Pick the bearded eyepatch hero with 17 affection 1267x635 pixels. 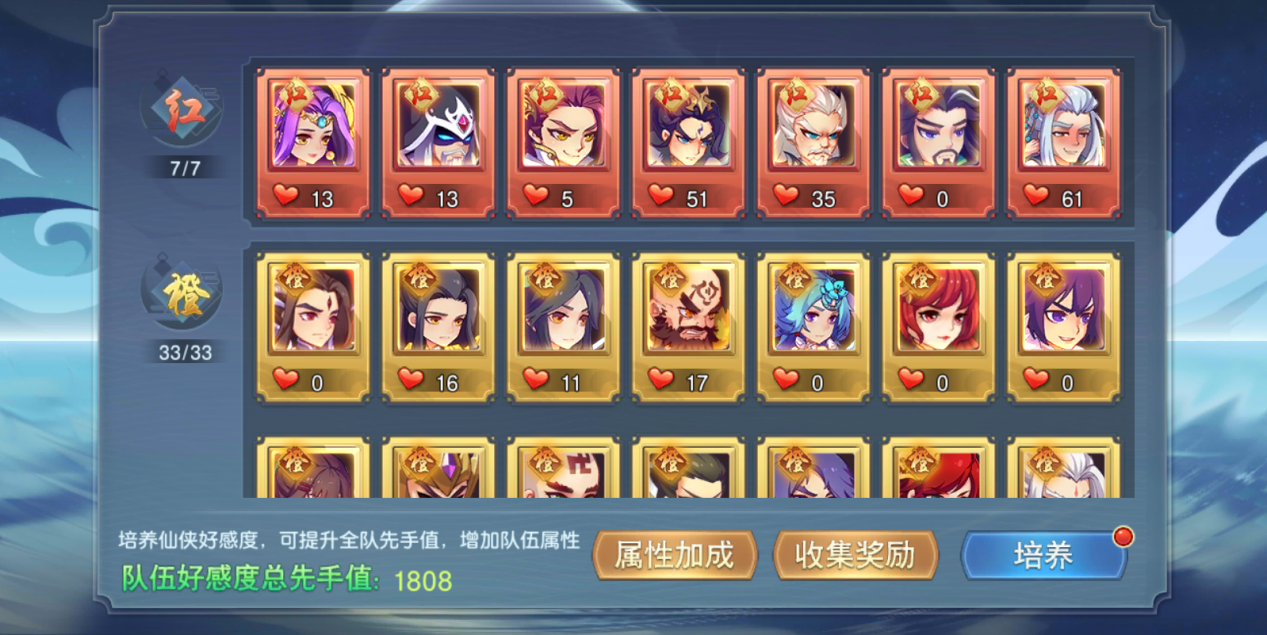click(x=688, y=326)
